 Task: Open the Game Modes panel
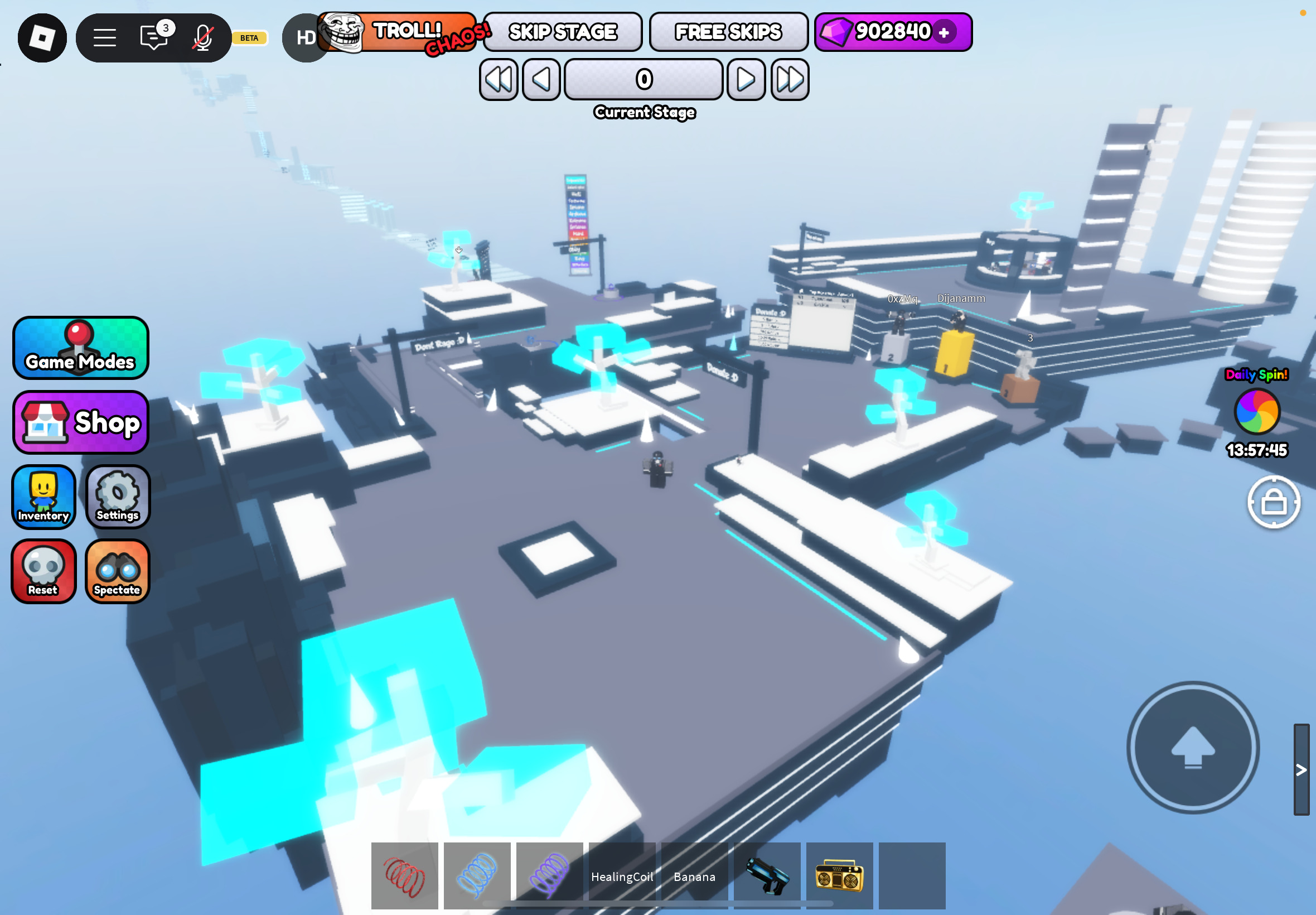pyautogui.click(x=80, y=348)
